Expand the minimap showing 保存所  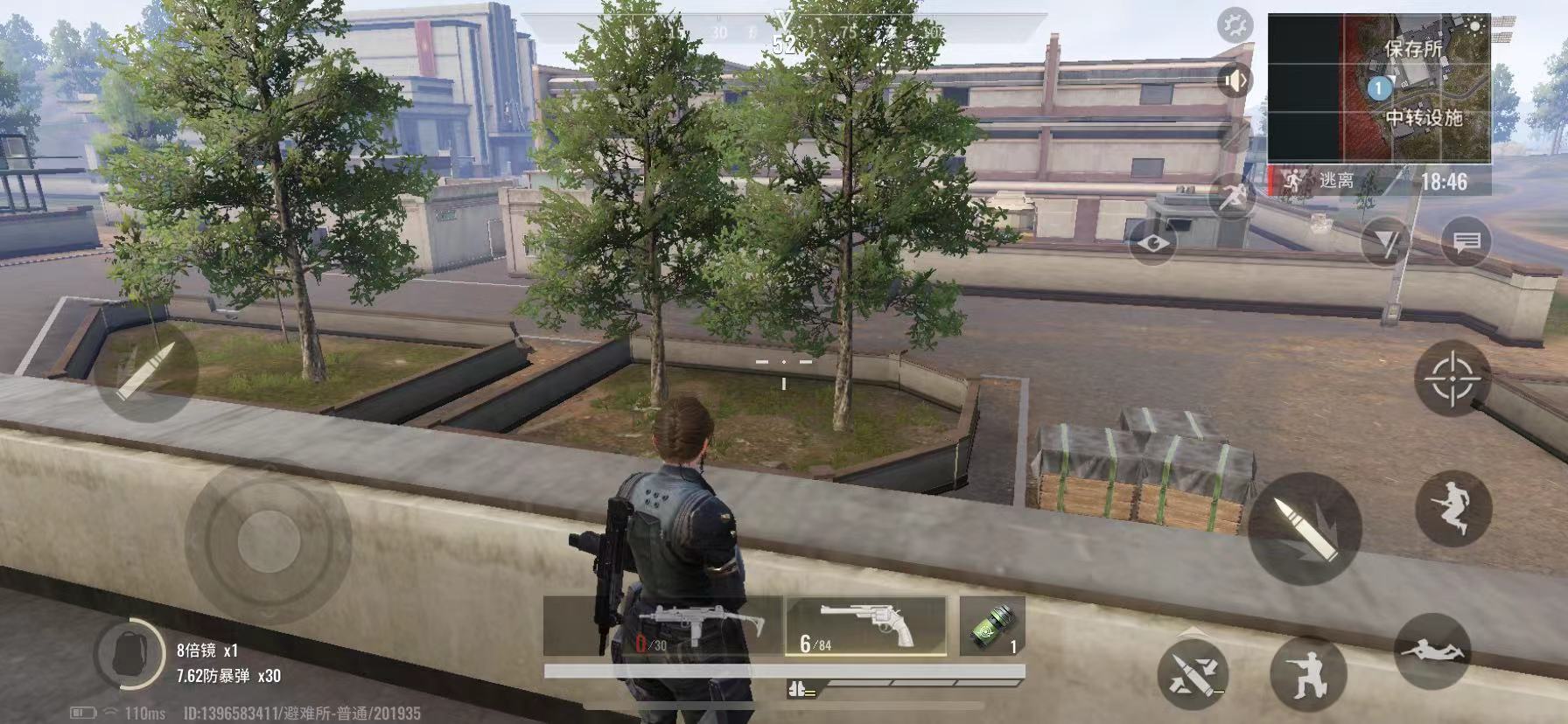(1378, 87)
